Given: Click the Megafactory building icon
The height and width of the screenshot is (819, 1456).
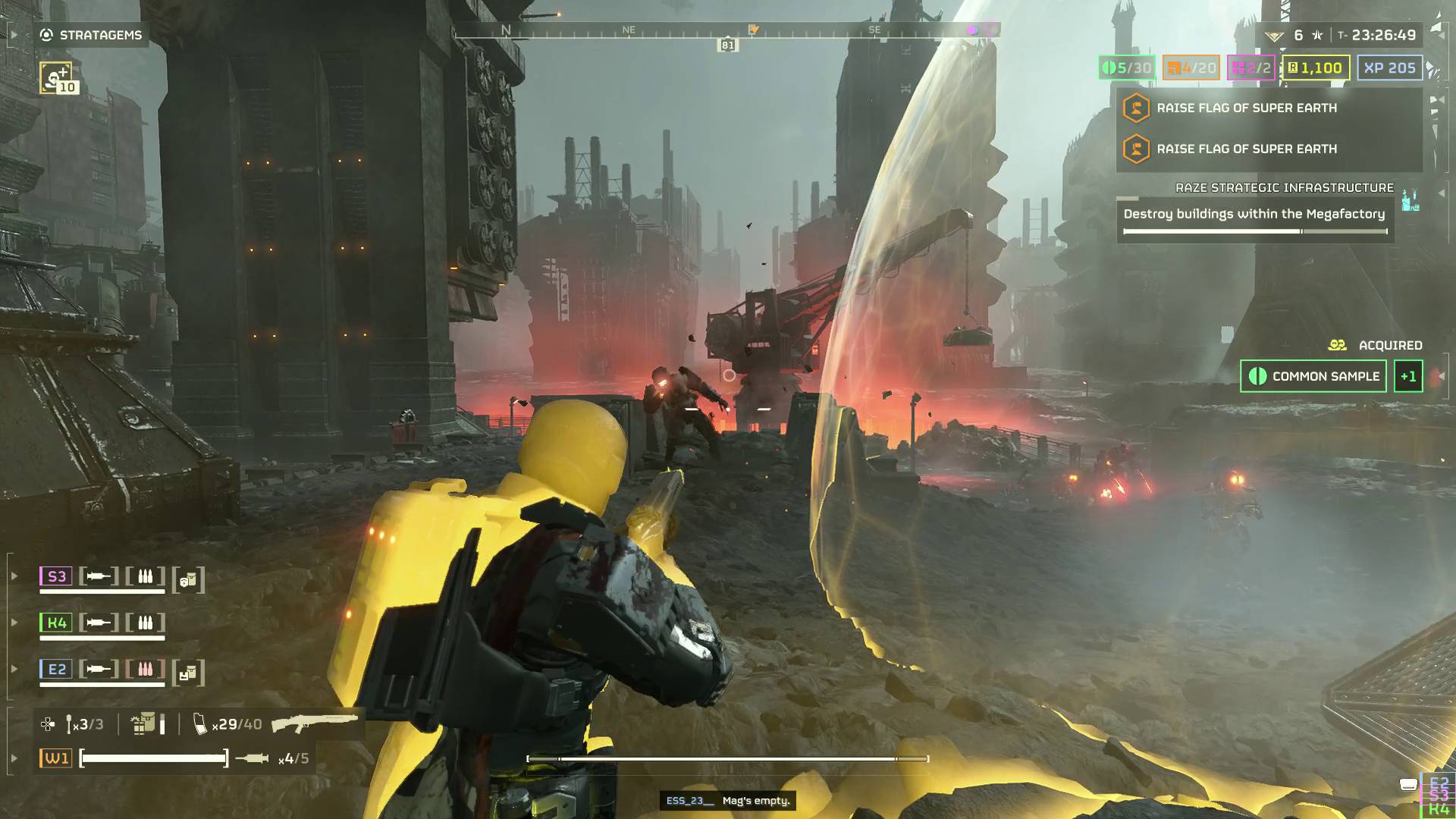Looking at the screenshot, I should point(1410,201).
